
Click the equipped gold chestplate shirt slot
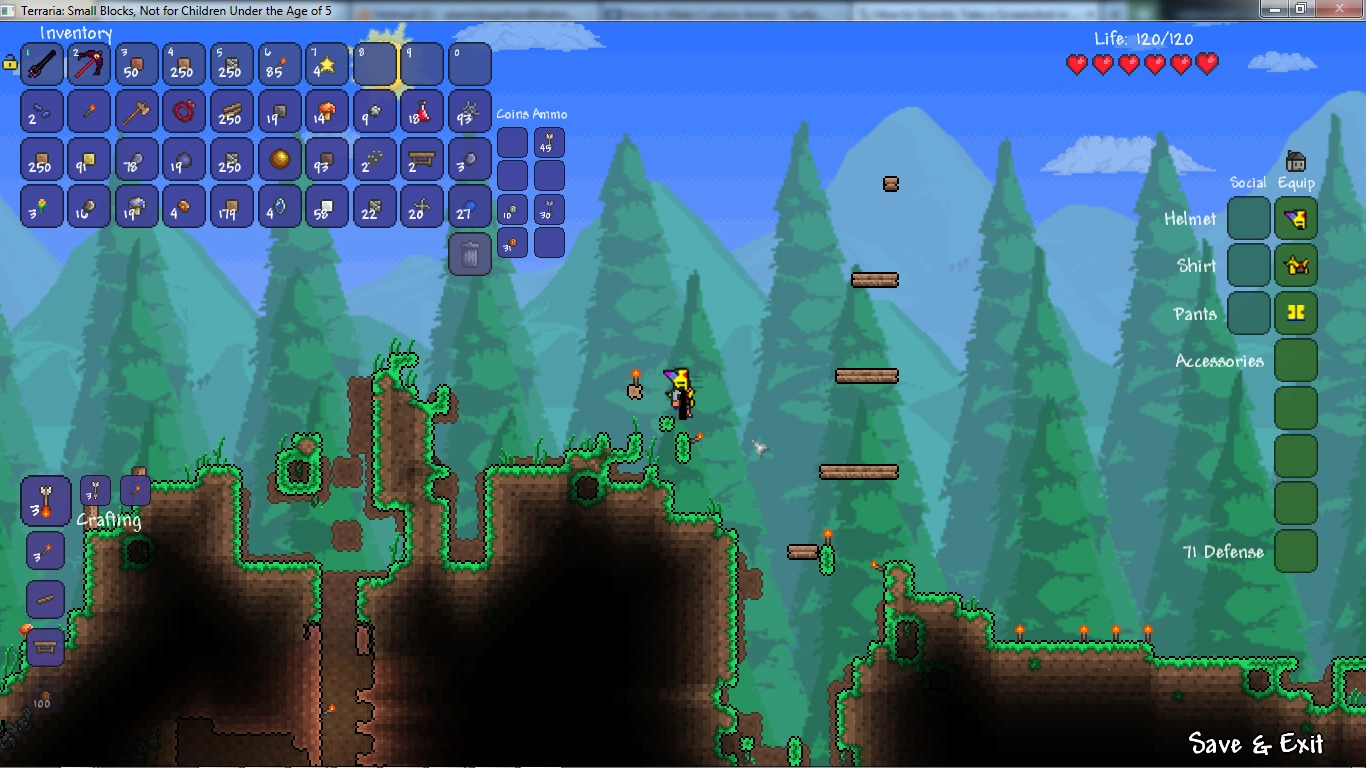click(1296, 266)
